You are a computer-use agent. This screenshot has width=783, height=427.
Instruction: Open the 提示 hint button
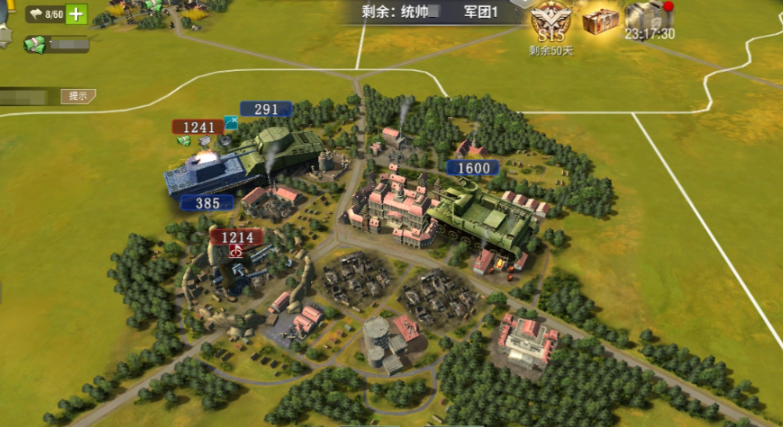coord(78,96)
